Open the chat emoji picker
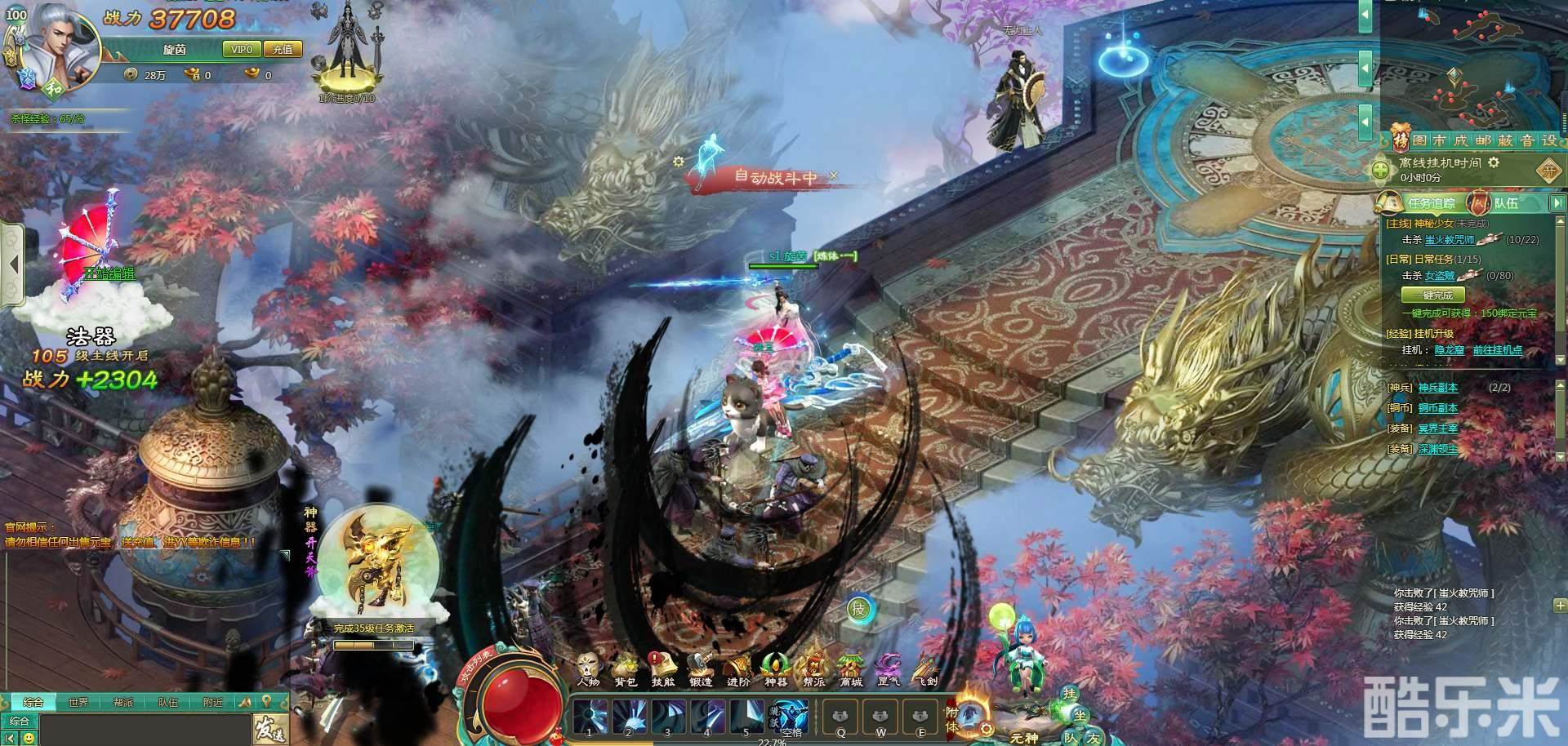 [x=29, y=739]
